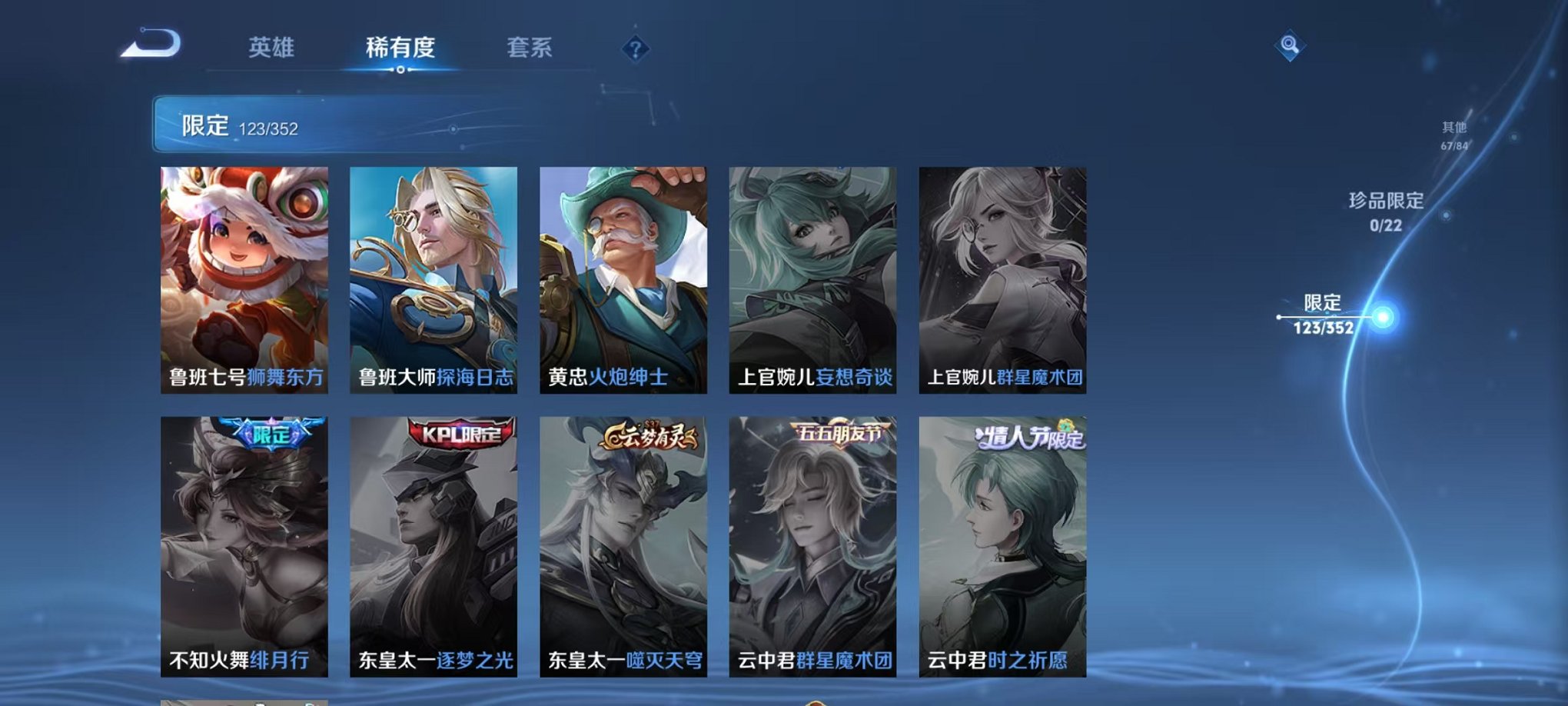Switch to the 英雄 tab
The height and width of the screenshot is (706, 1568).
tap(273, 48)
